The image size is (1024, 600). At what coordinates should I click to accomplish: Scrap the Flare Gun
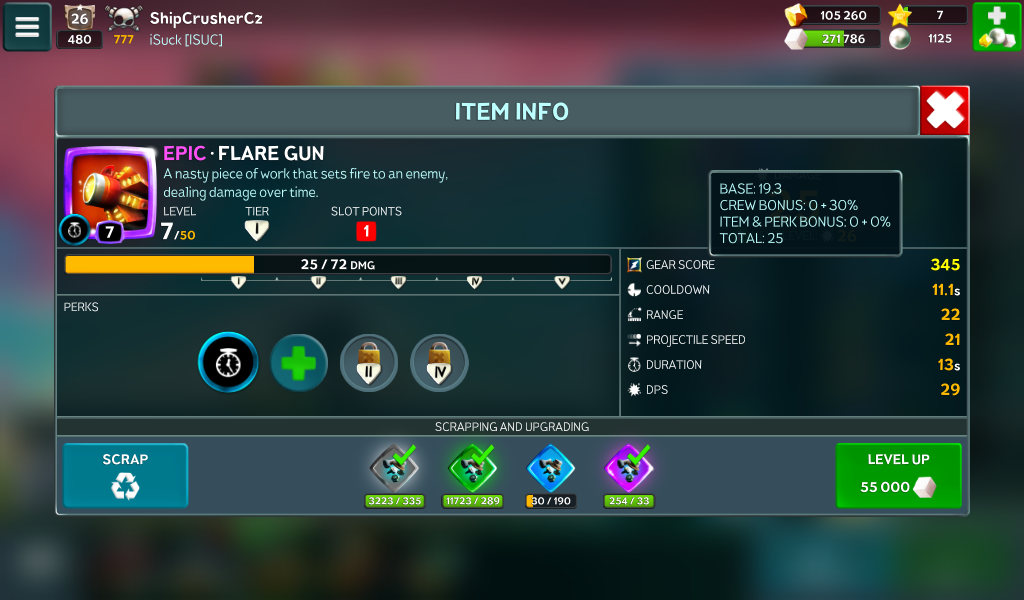pyautogui.click(x=125, y=475)
